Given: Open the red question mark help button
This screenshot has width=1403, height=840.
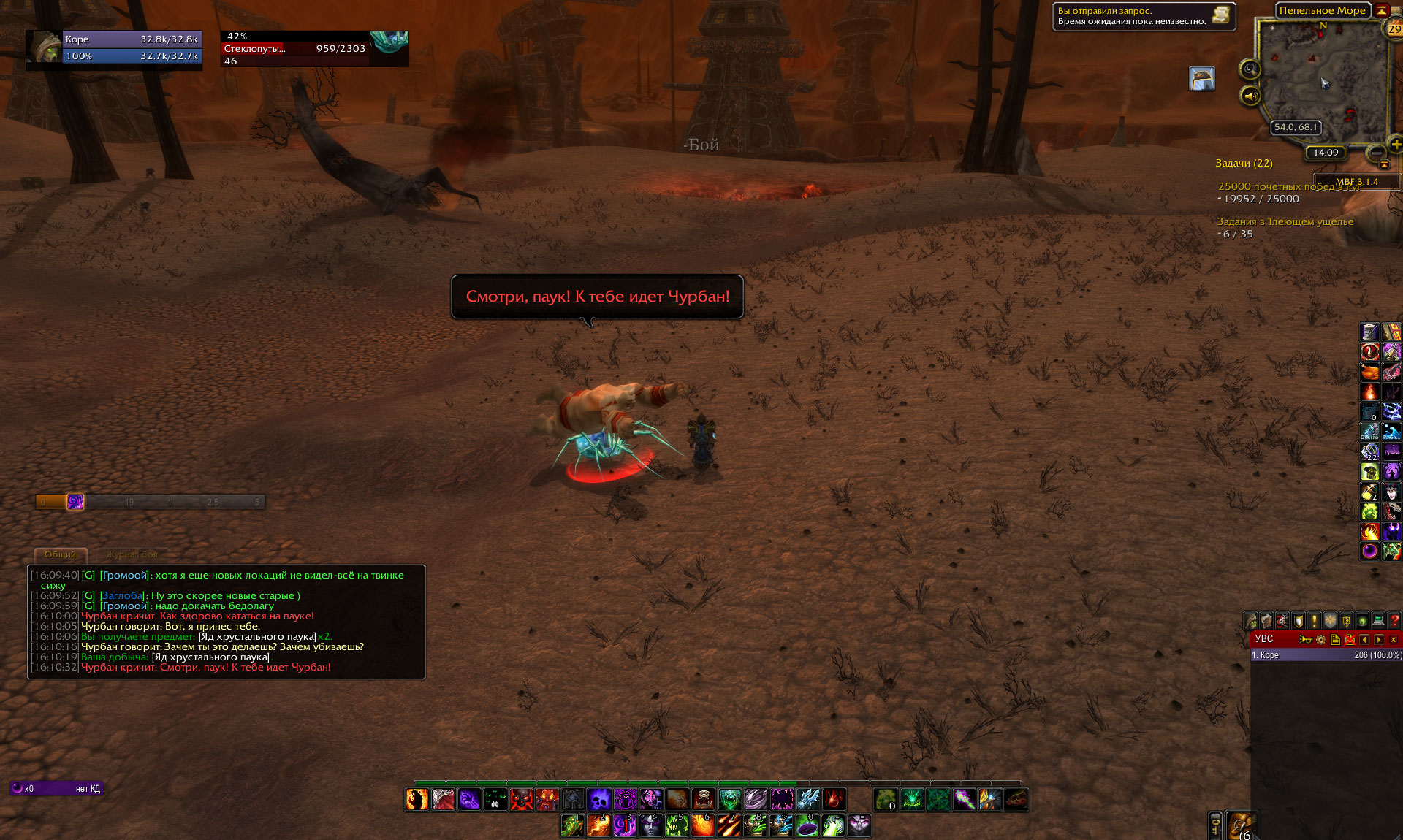Looking at the screenshot, I should click(x=1394, y=621).
